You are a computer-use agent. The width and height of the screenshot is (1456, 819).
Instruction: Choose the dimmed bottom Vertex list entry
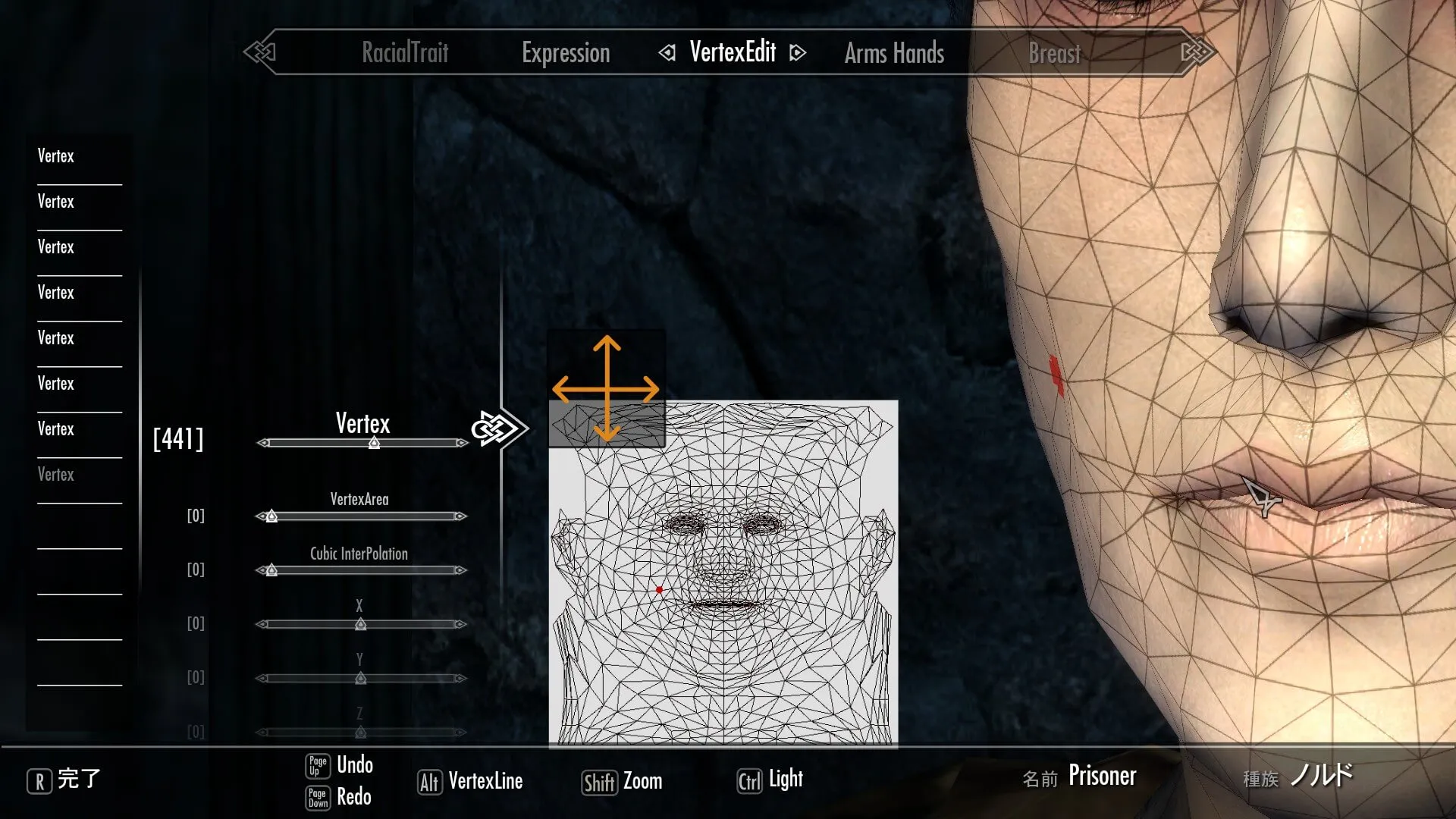point(56,475)
